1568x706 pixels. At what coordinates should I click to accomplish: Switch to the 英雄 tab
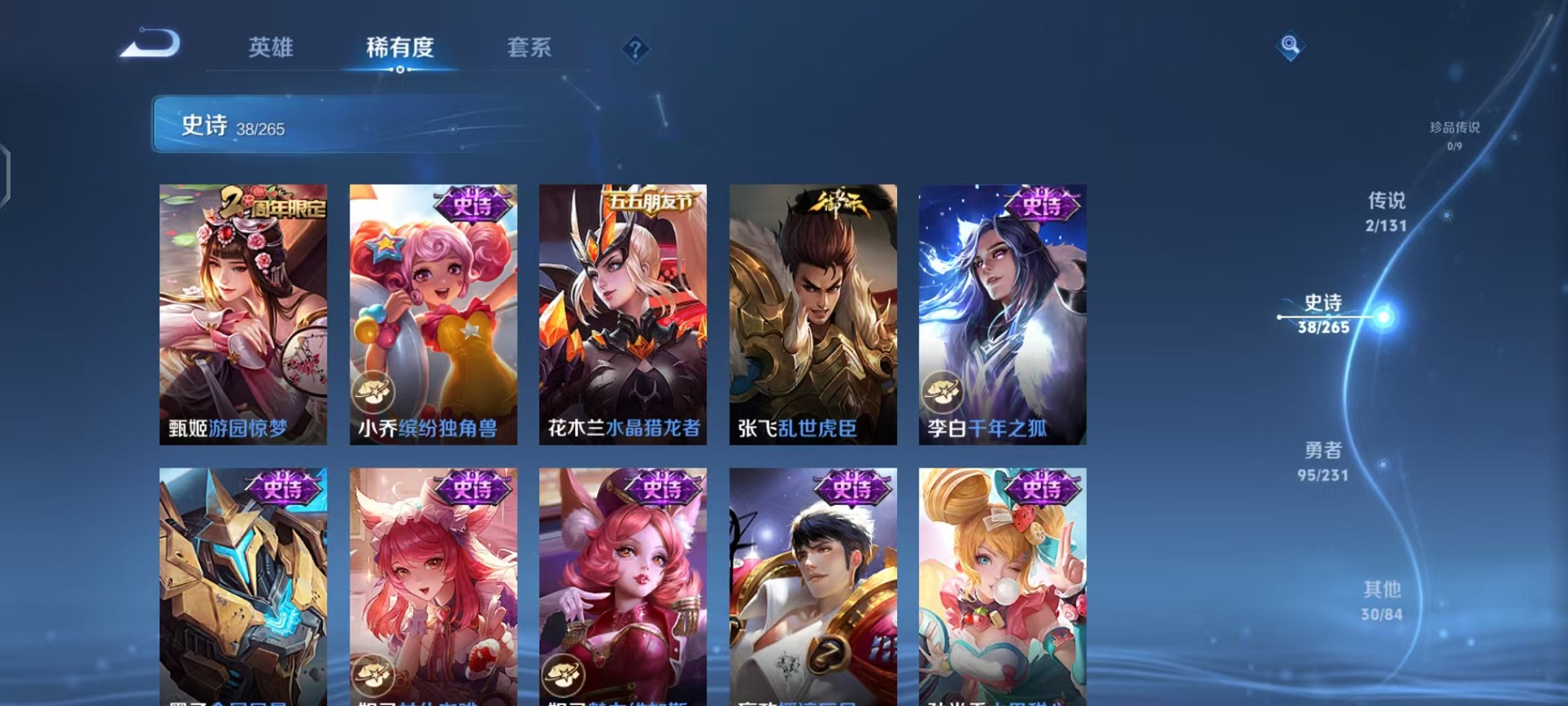click(x=273, y=48)
